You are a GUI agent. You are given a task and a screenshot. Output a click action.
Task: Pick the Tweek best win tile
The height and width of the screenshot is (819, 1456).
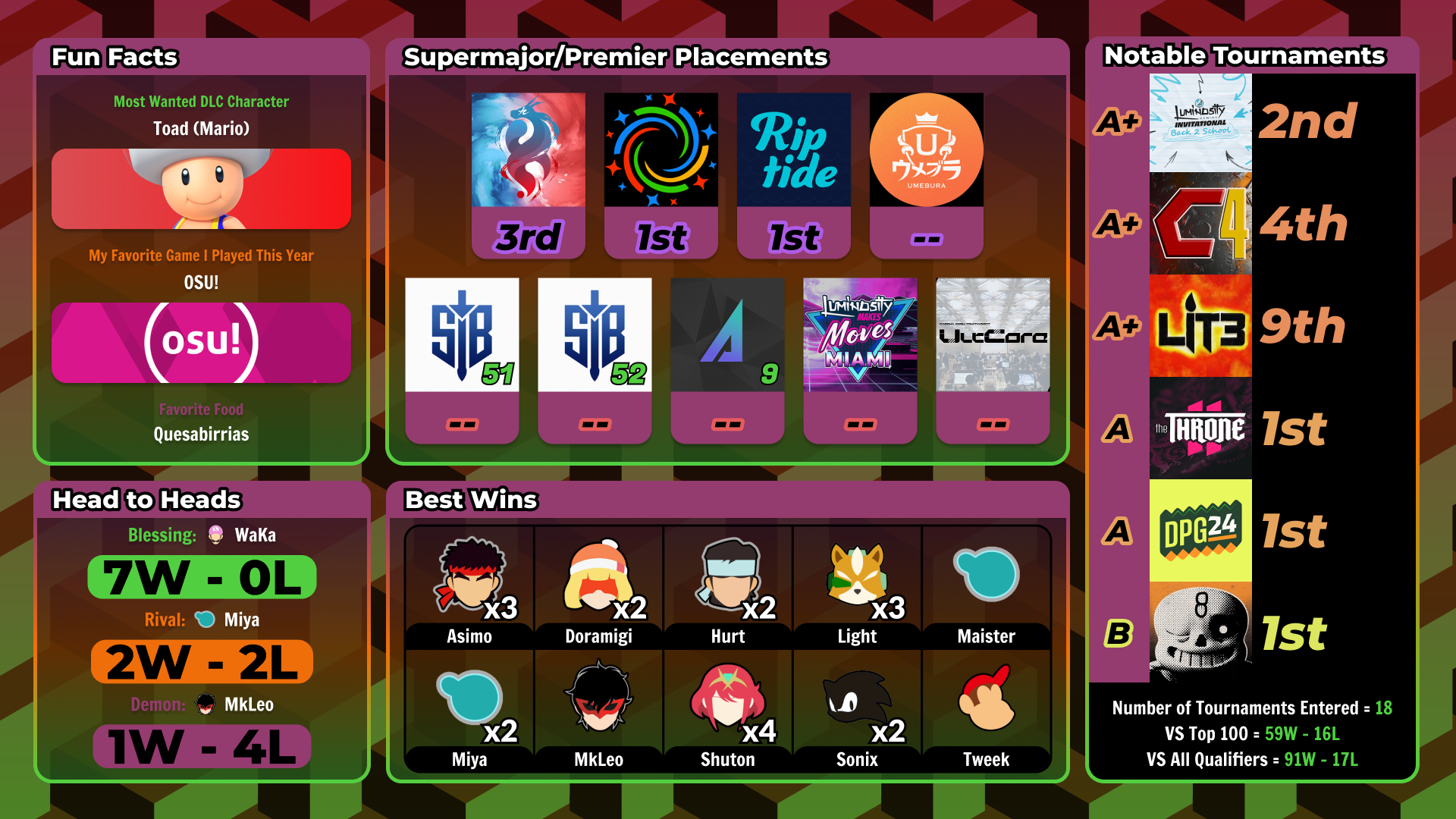[986, 711]
